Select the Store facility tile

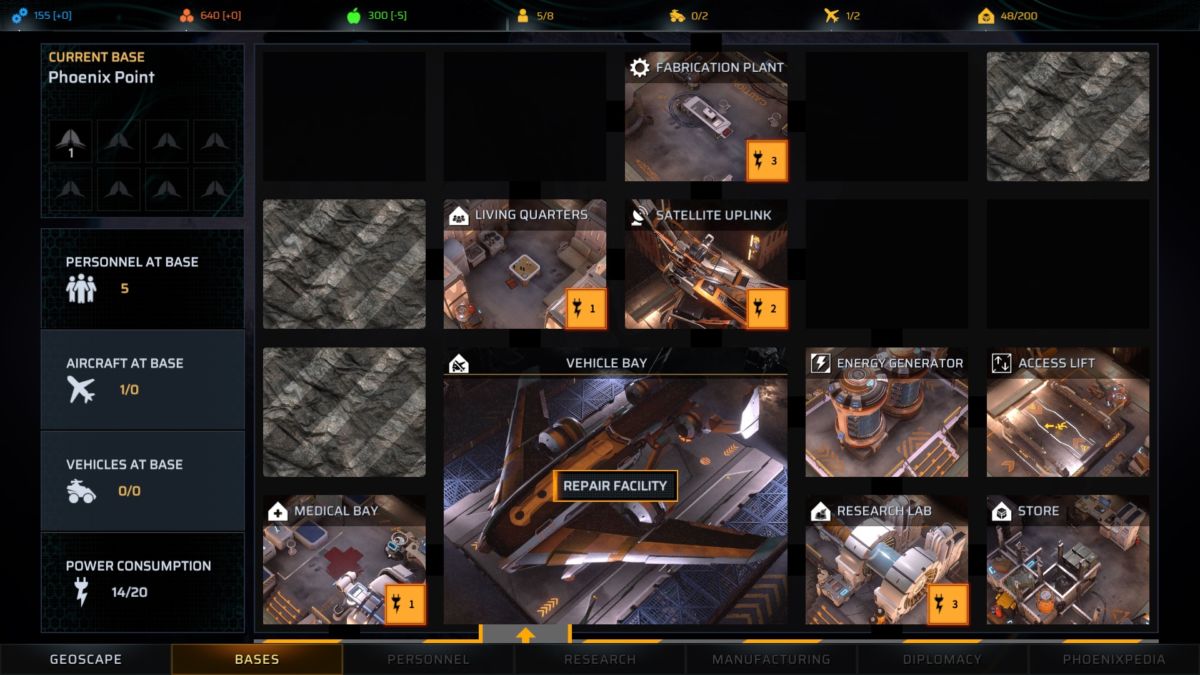pos(1068,560)
